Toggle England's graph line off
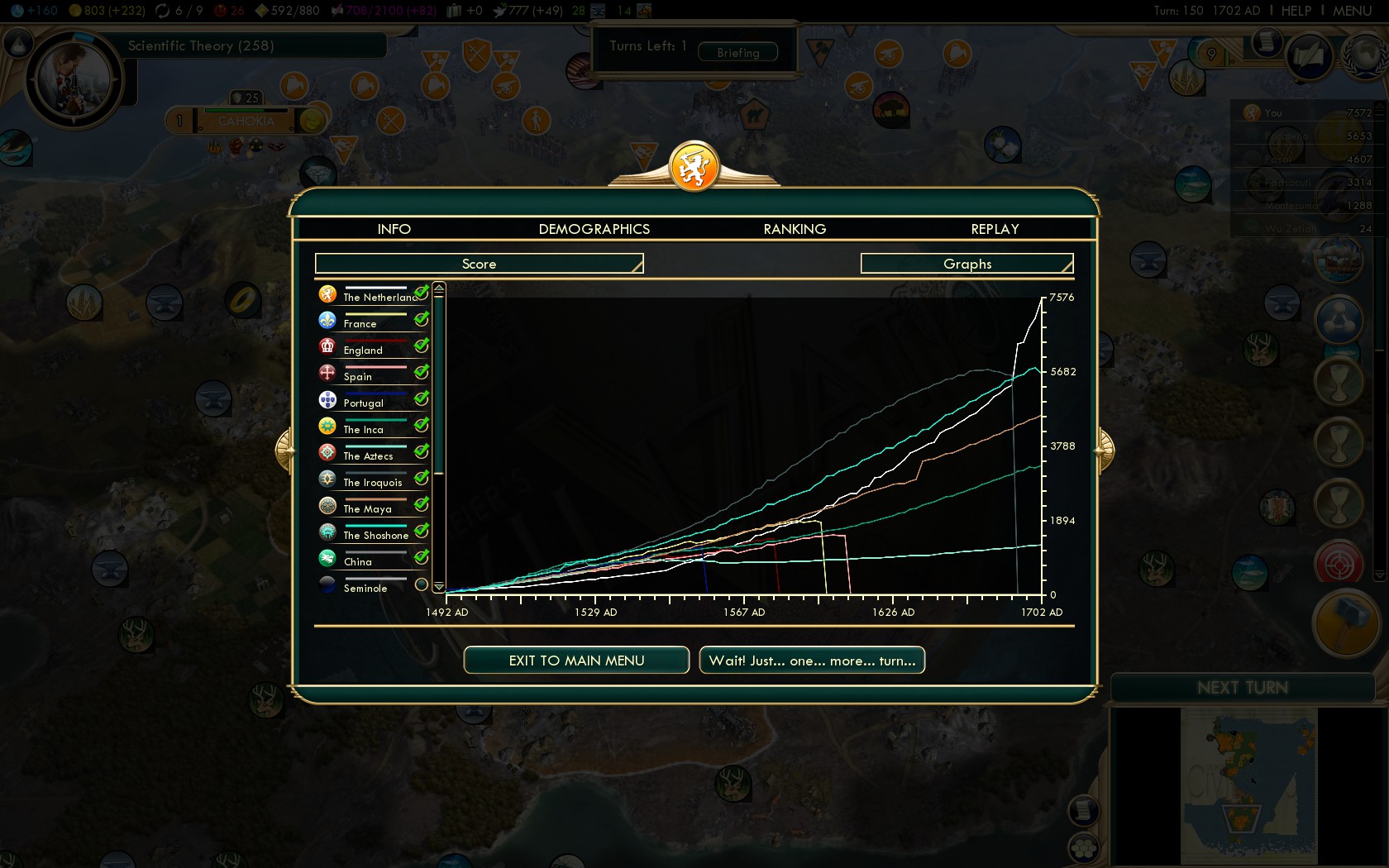Image resolution: width=1389 pixels, height=868 pixels. (422, 346)
